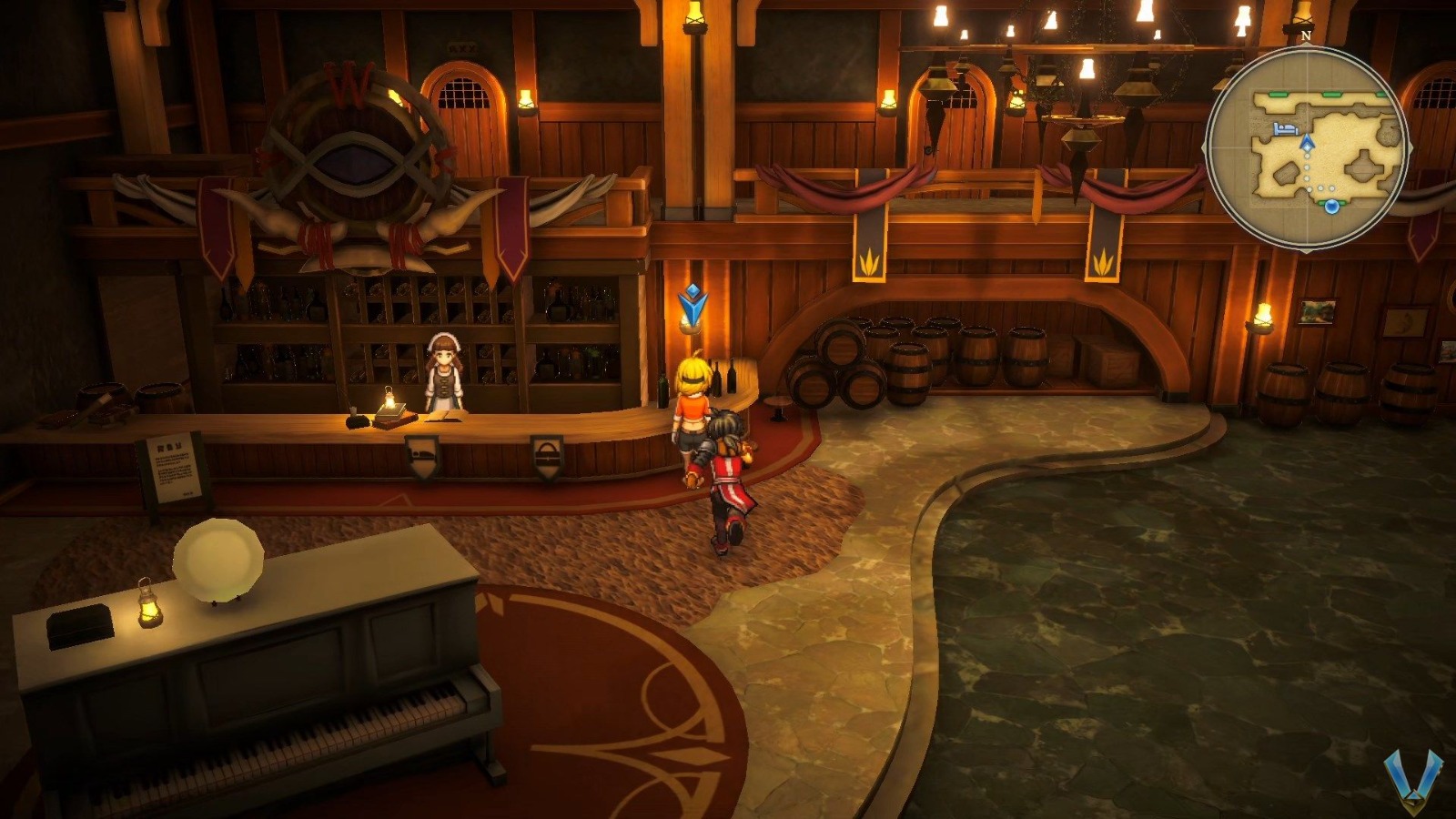The image size is (1456, 819).
Task: Select a green doorway marker on the minimap's left edge
Action: (x=1278, y=93)
